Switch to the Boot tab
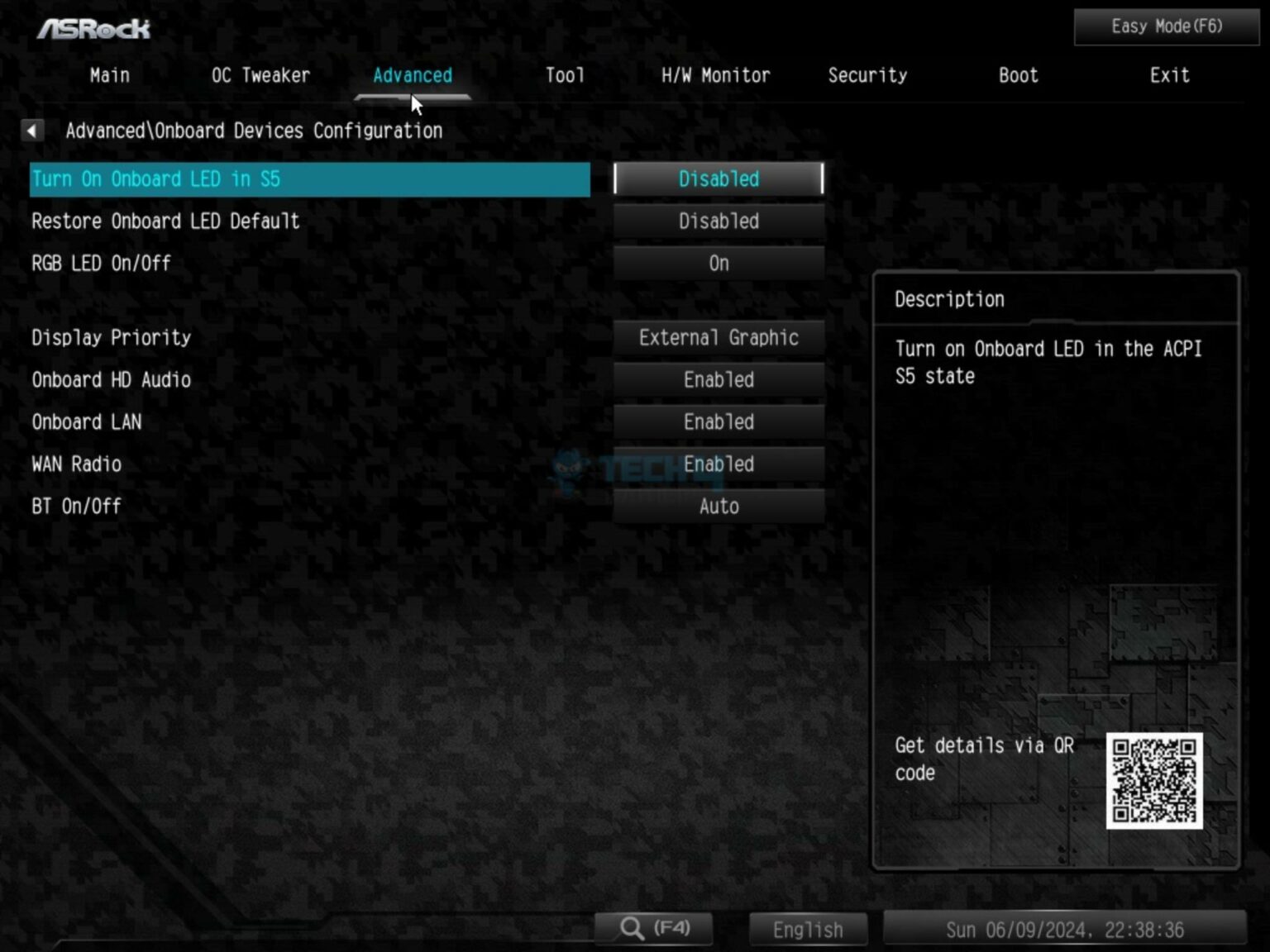Viewport: 1270px width, 952px height. point(1018,76)
